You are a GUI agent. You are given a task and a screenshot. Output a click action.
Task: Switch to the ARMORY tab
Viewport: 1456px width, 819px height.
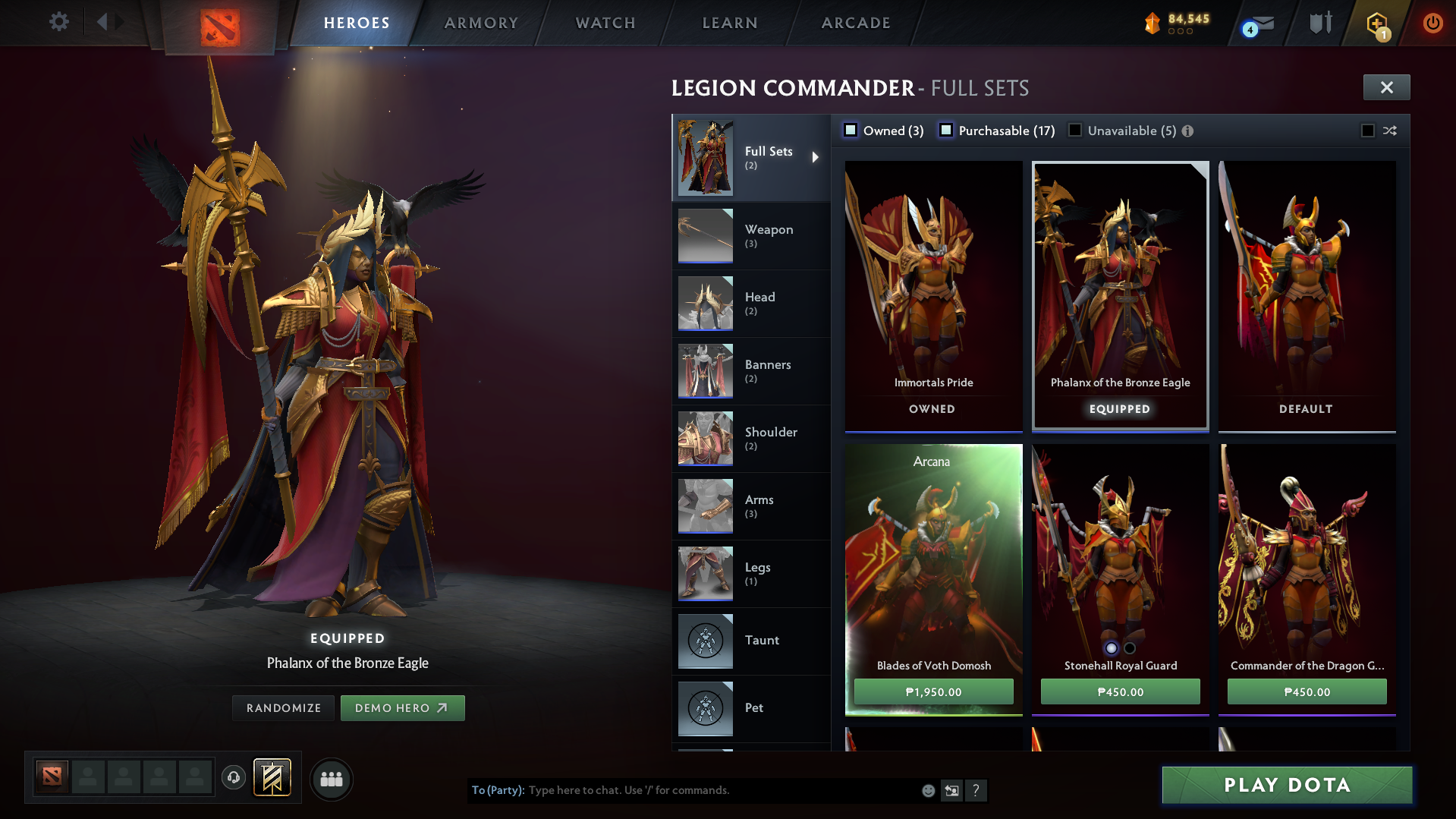[x=481, y=23]
